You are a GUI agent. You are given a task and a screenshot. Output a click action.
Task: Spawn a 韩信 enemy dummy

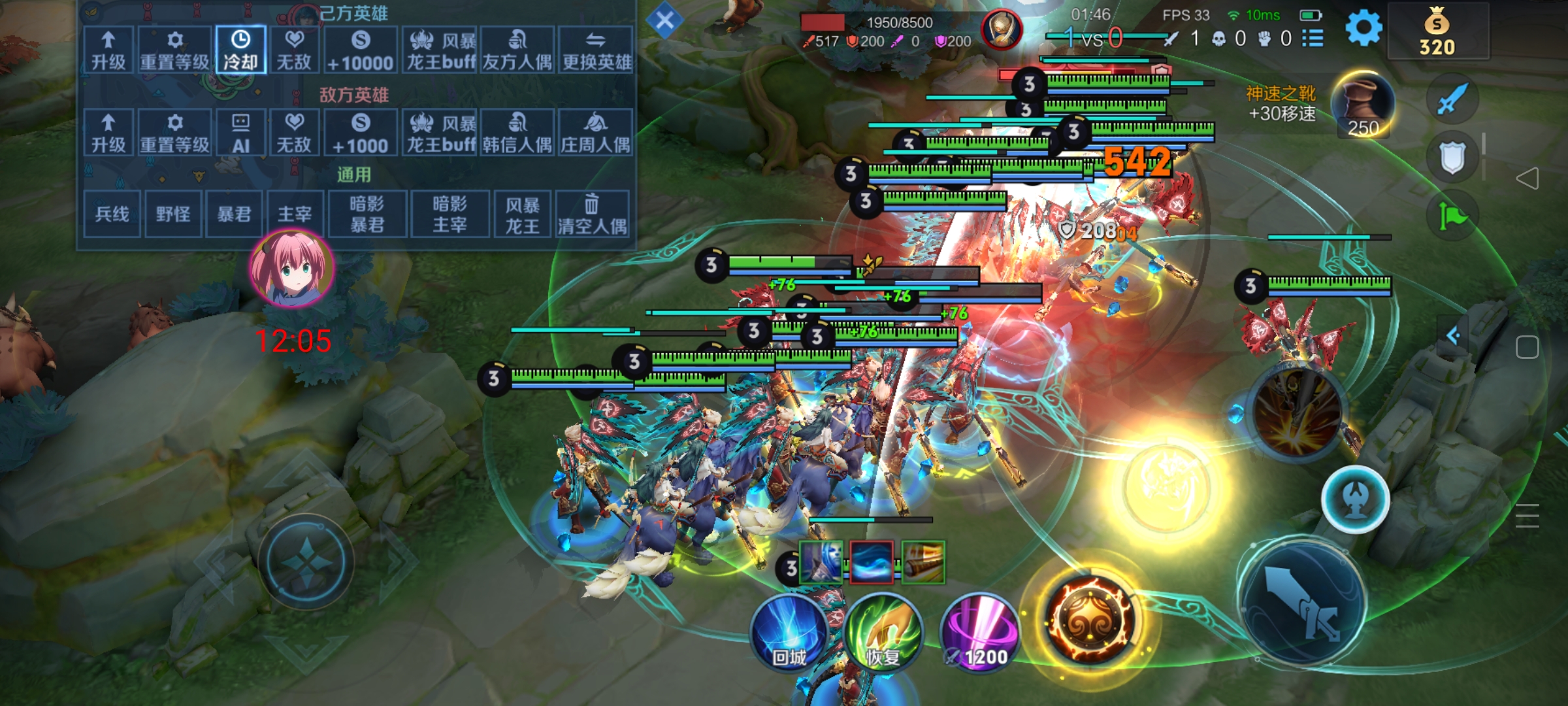pos(517,133)
